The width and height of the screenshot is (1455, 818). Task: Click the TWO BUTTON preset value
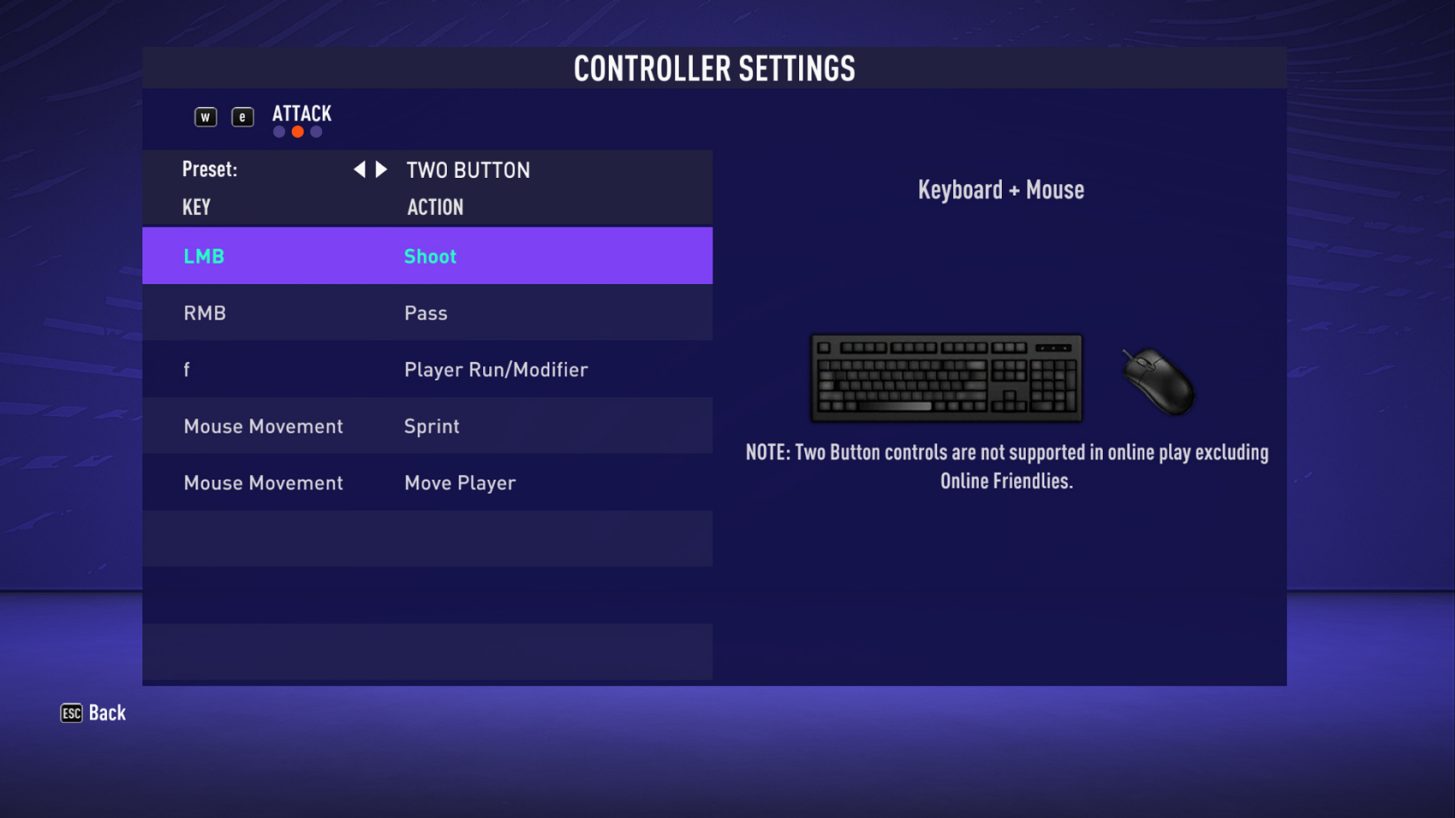466,170
